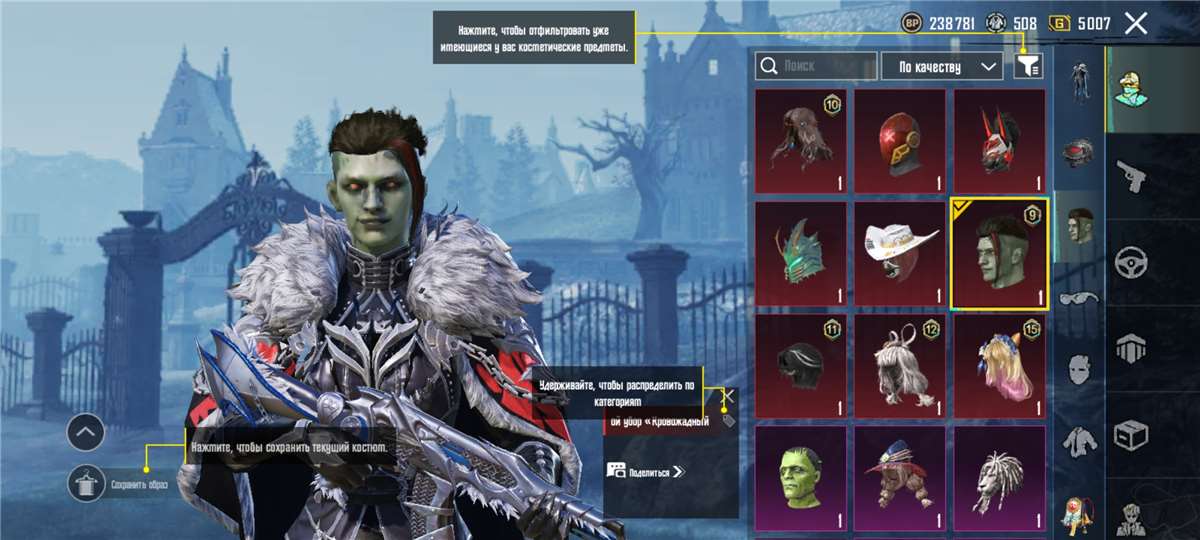1200x540 pixels.
Task: Tap the round up-arrow chevron button
Action: [86, 432]
